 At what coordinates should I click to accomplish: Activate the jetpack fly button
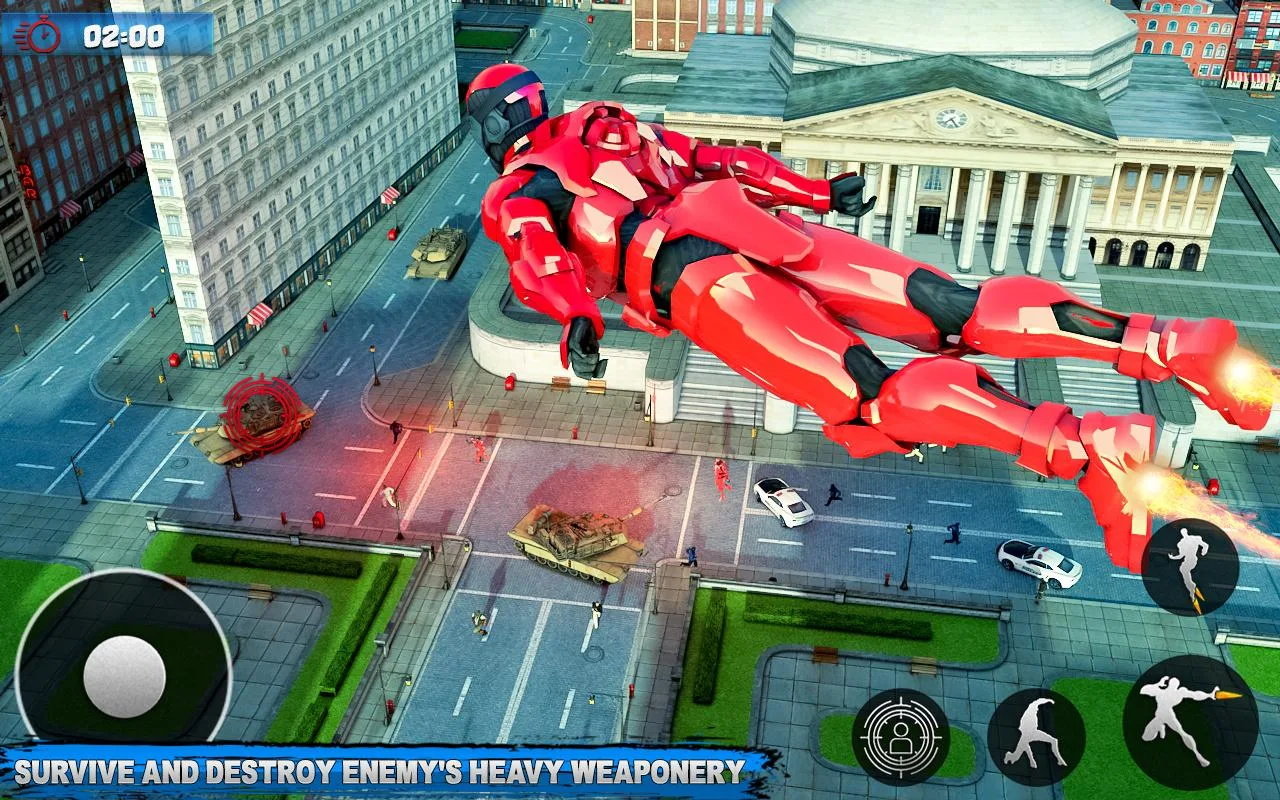click(1189, 566)
